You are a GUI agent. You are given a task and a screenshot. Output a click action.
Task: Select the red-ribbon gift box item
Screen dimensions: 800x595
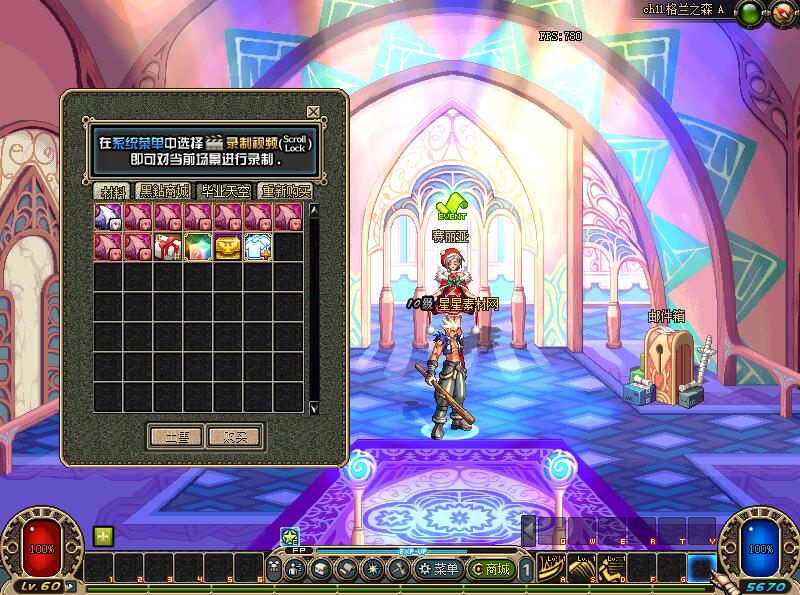[x=168, y=247]
